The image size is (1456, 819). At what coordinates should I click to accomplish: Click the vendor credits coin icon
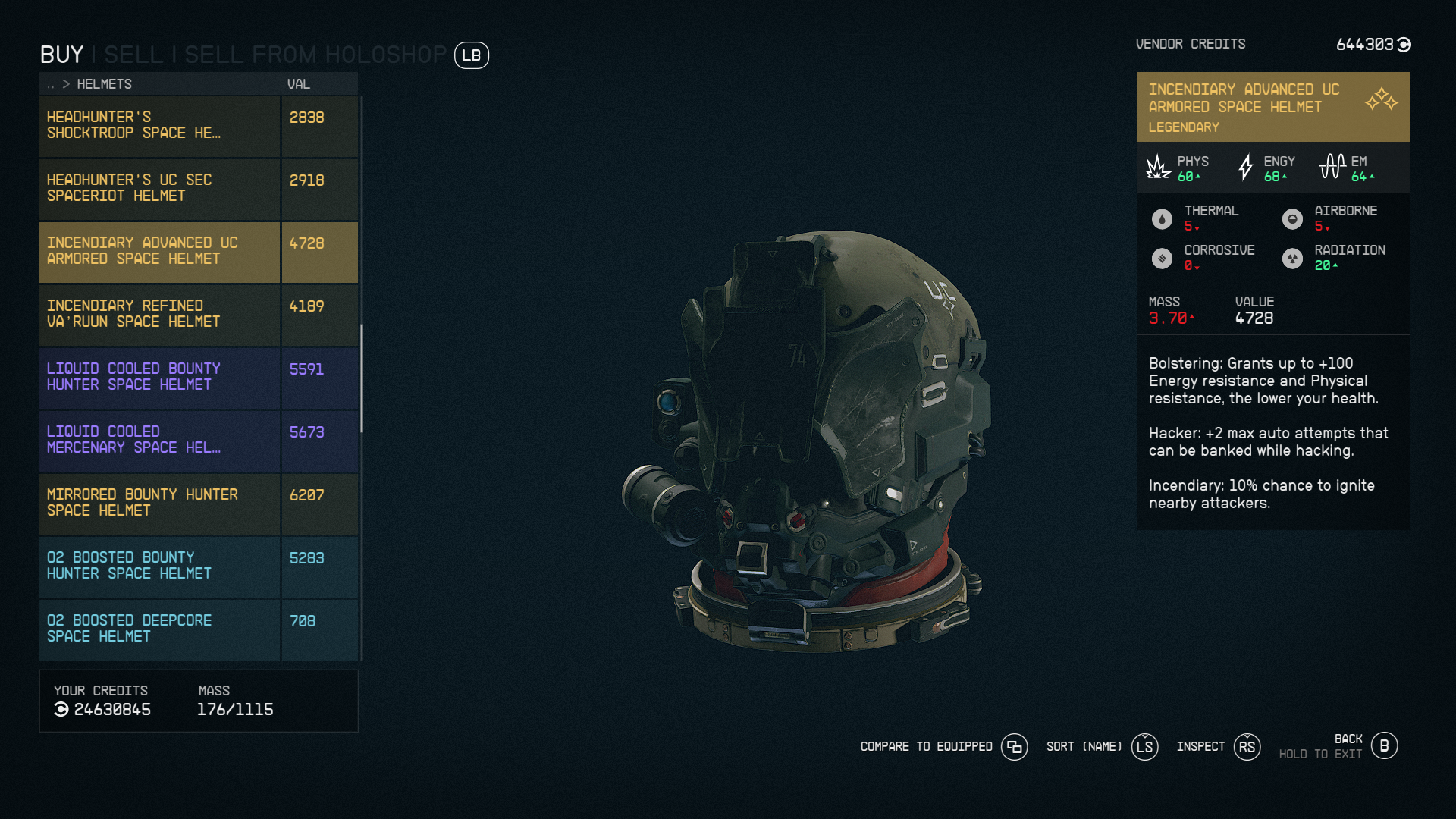coord(1404,44)
